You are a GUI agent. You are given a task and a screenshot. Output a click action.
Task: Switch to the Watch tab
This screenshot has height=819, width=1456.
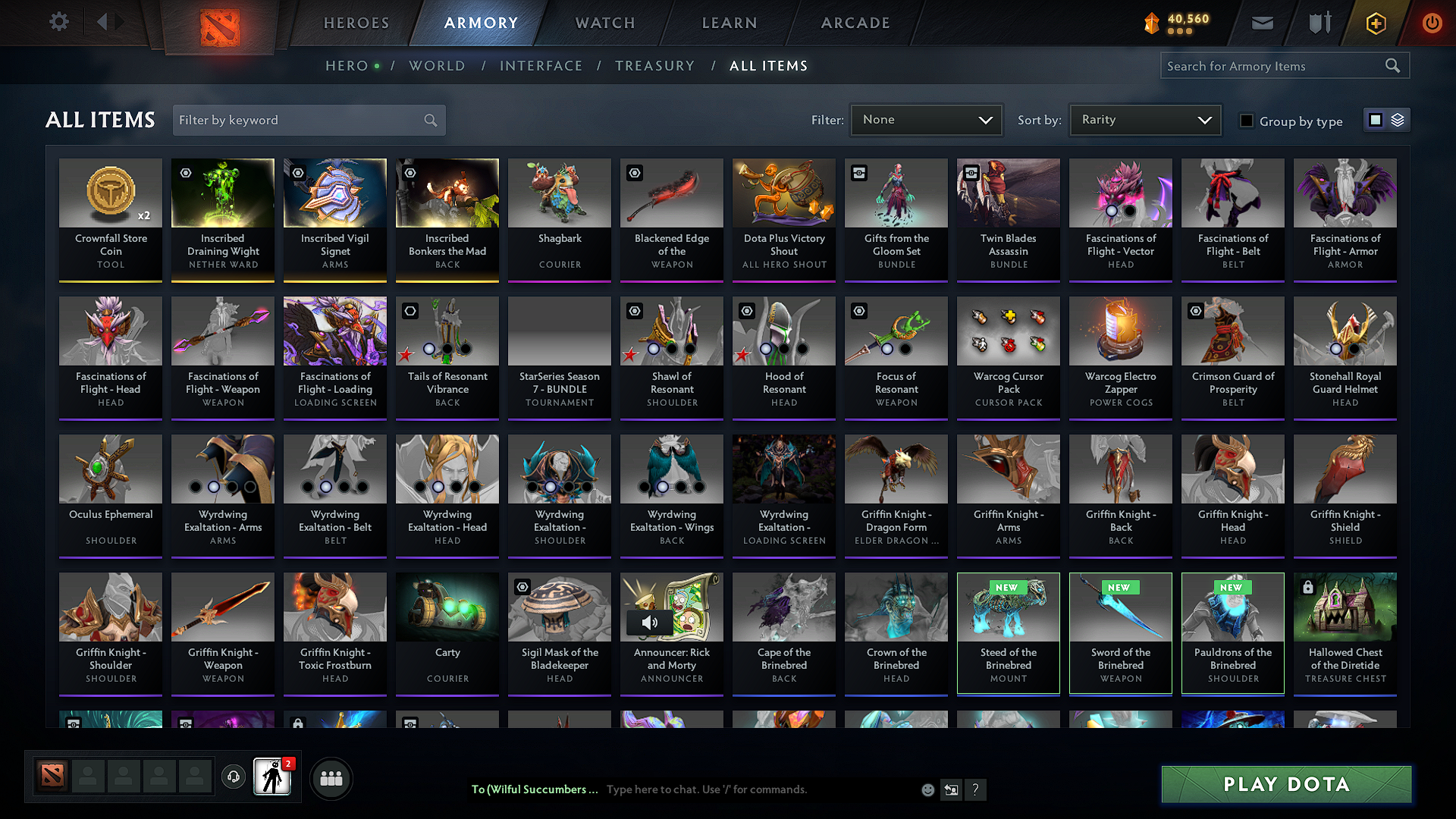(604, 22)
